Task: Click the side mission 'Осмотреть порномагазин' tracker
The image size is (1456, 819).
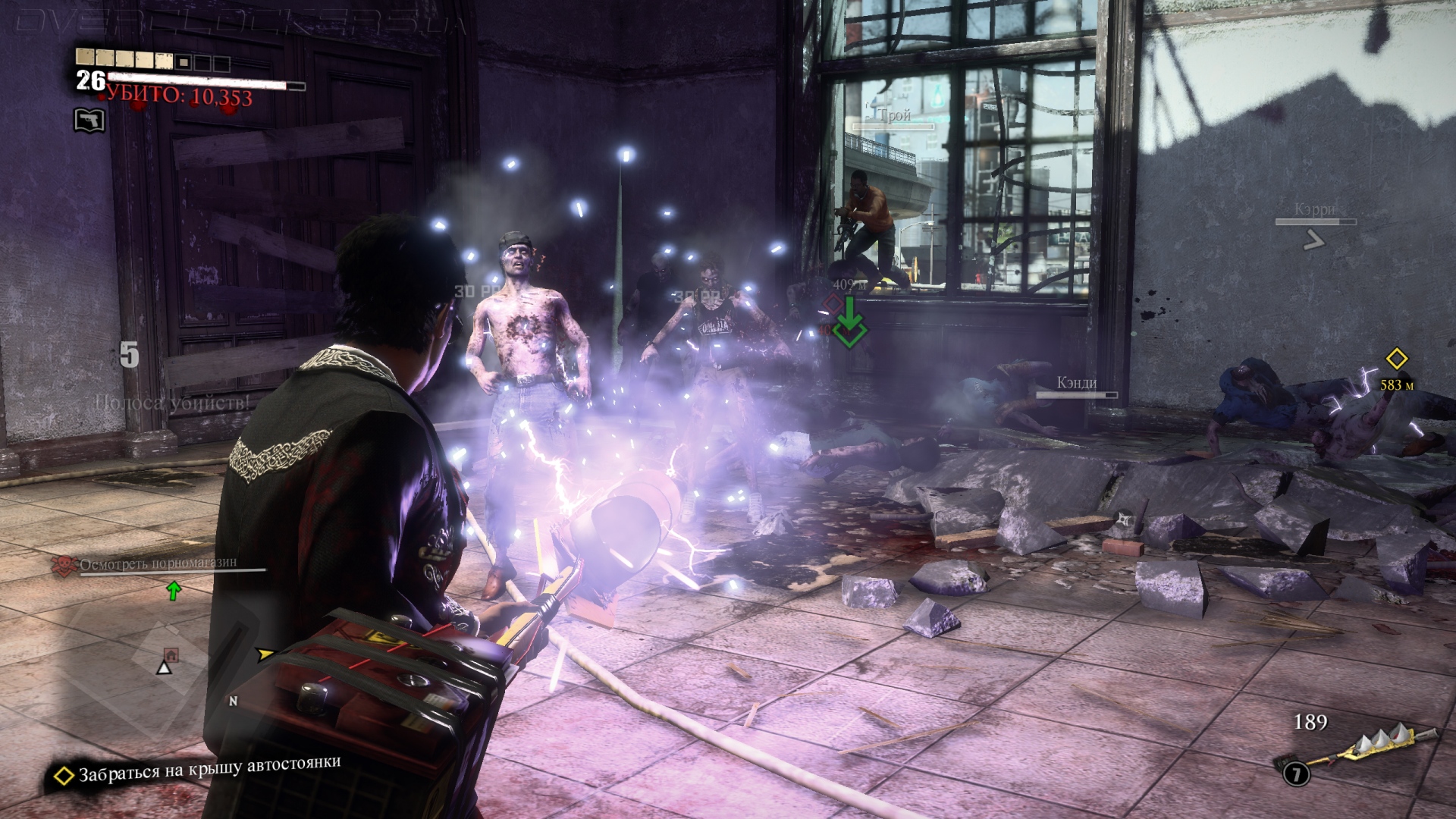Action: coord(158,563)
